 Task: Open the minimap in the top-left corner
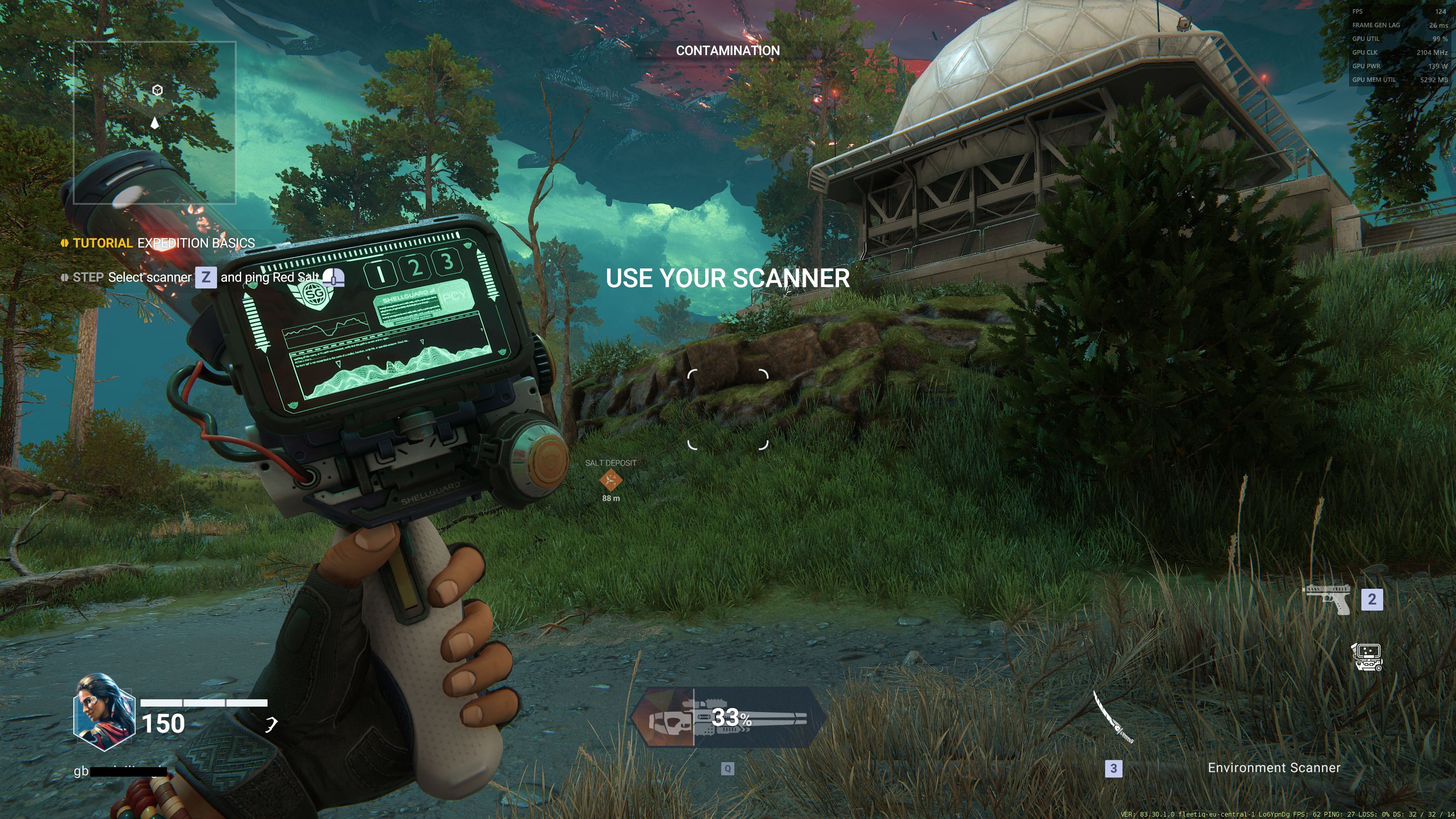pos(154,122)
